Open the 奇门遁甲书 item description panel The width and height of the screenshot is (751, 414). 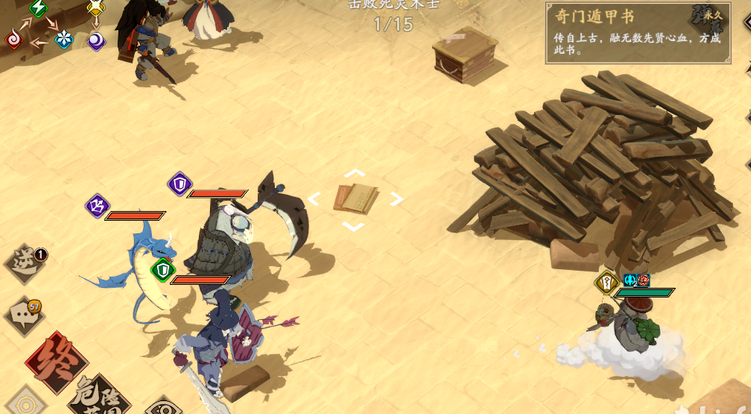pyautogui.click(x=644, y=32)
